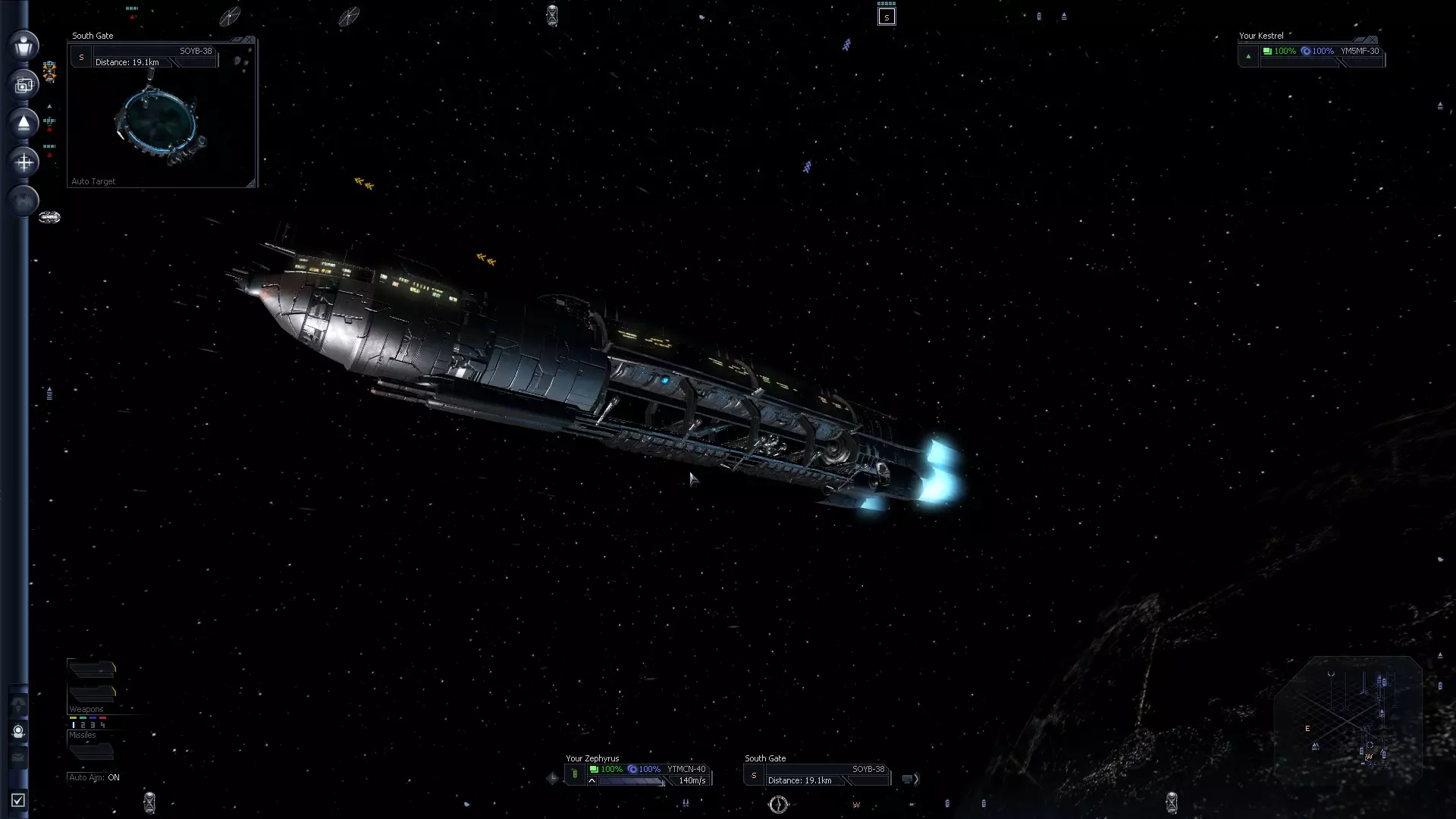Screen dimensions: 1456x819
Task: Open the helmet icon in lower sidebar
Action: click(x=19, y=732)
